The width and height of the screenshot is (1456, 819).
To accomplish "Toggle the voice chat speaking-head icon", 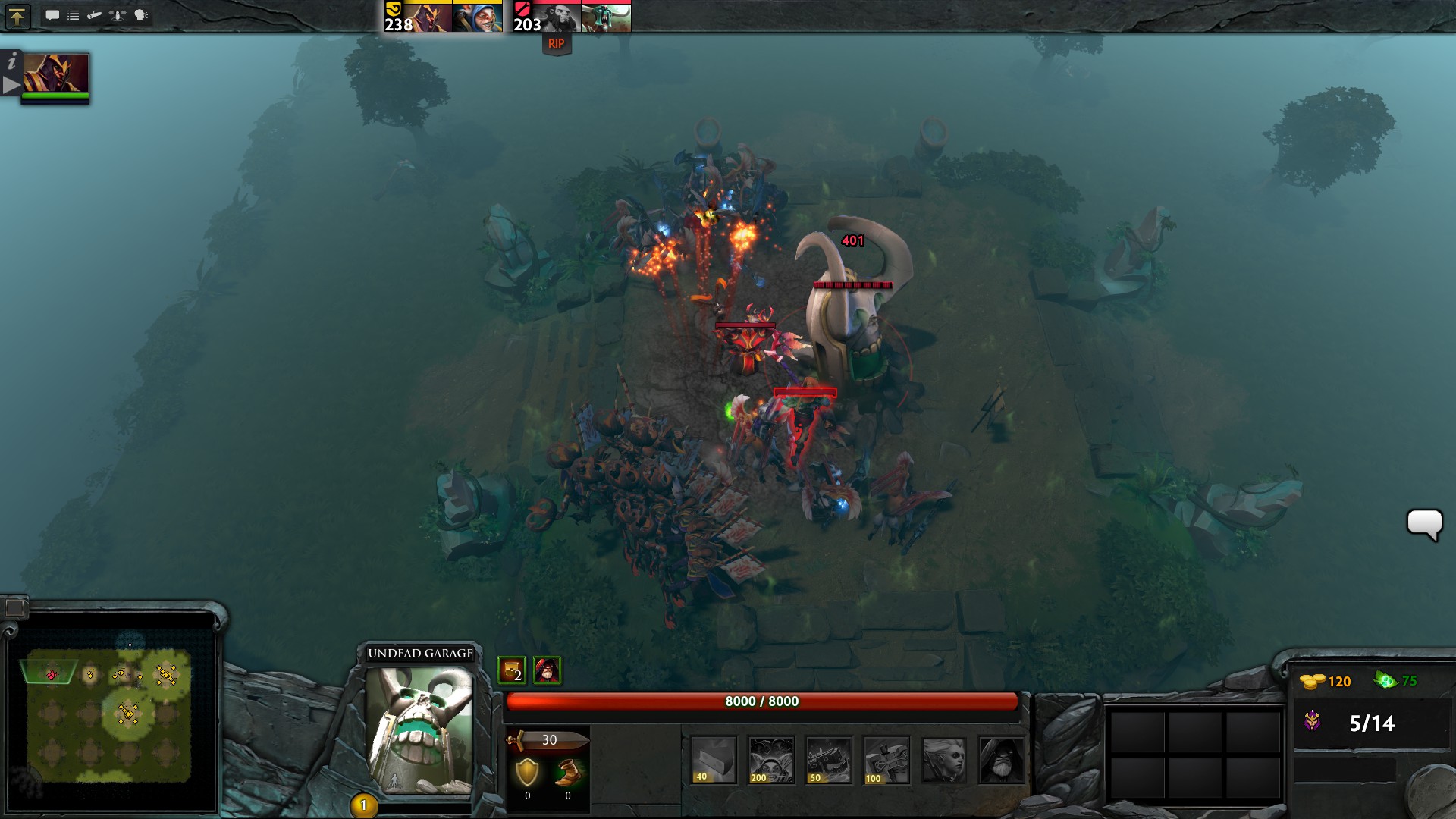I will [x=141, y=15].
